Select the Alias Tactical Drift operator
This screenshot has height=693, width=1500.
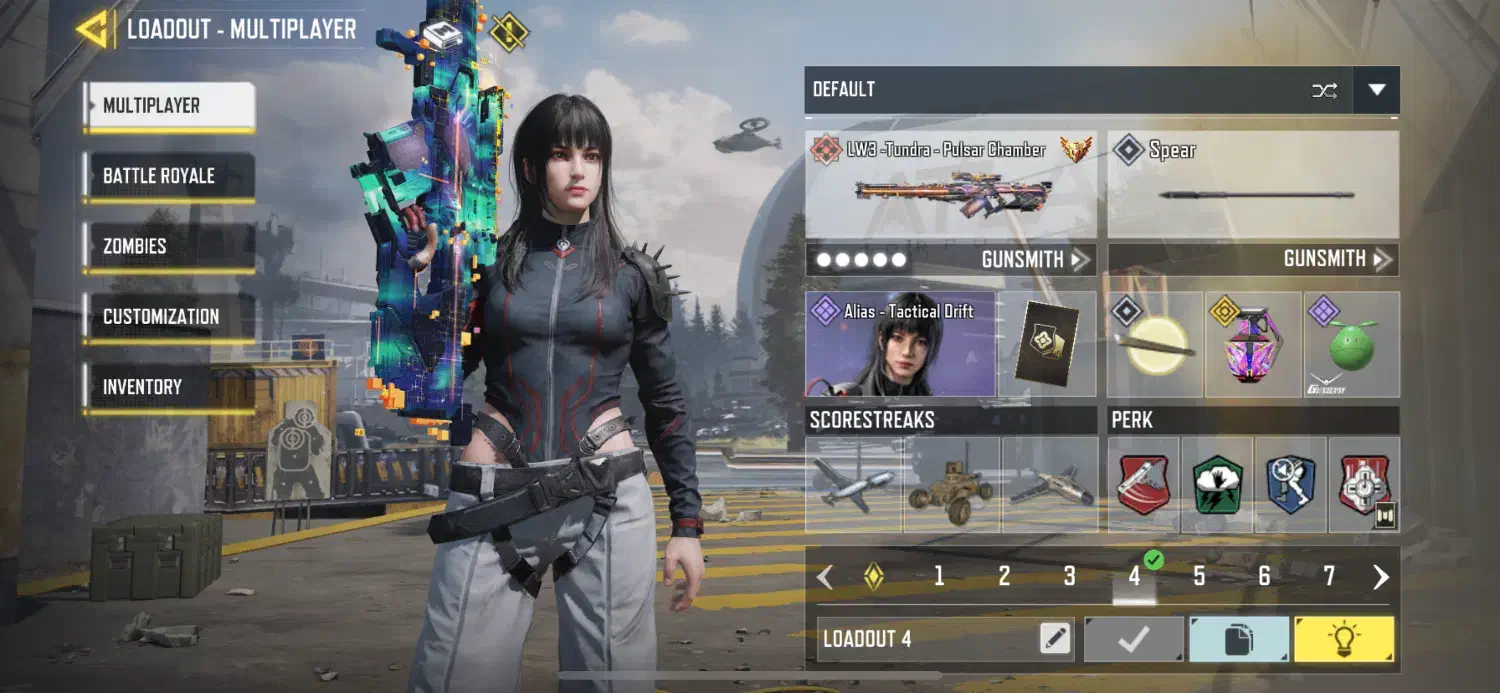point(900,345)
